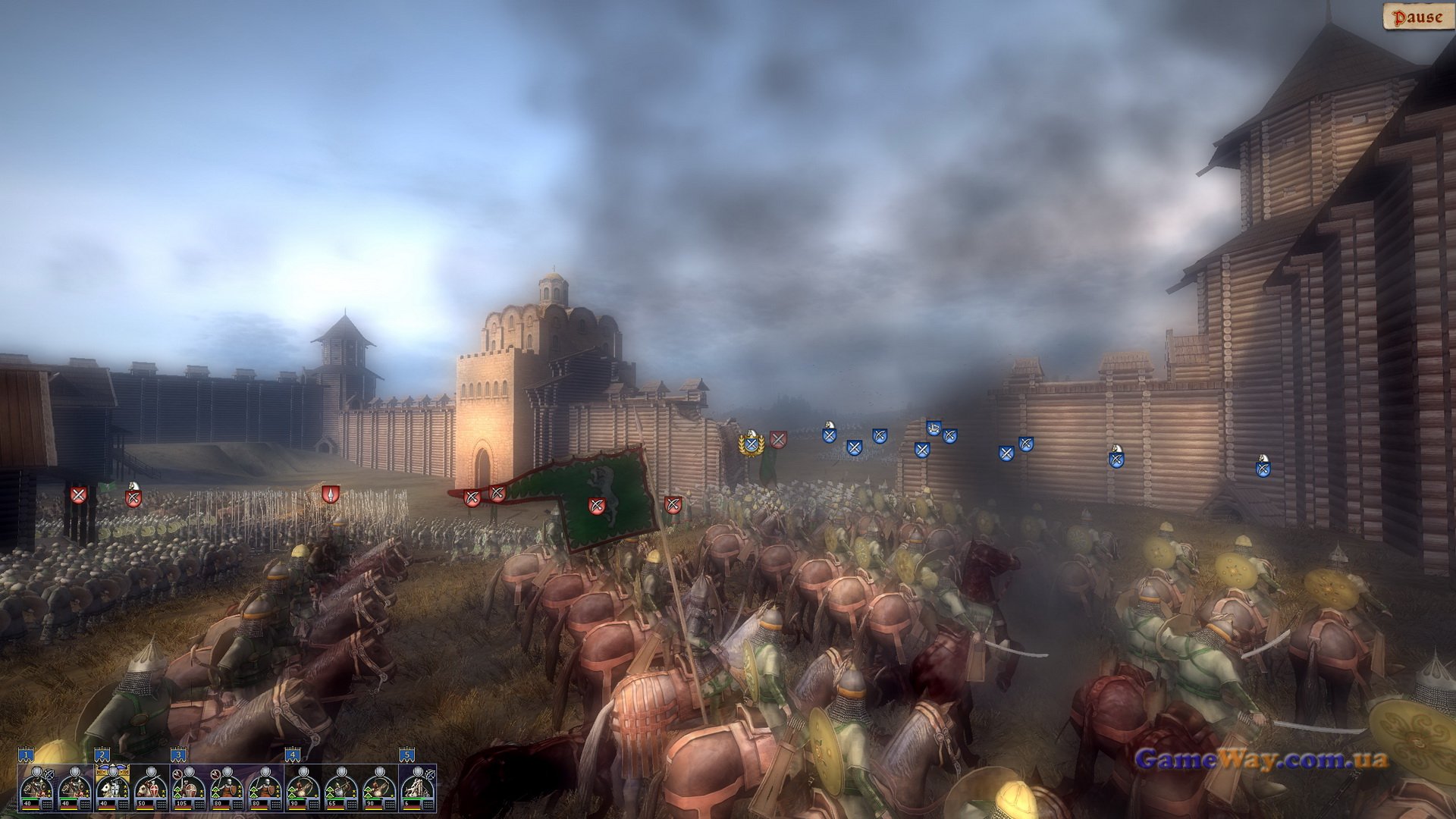Viewport: 1456px width, 819px height.
Task: Select control group banner 2
Action: pyautogui.click(x=102, y=755)
